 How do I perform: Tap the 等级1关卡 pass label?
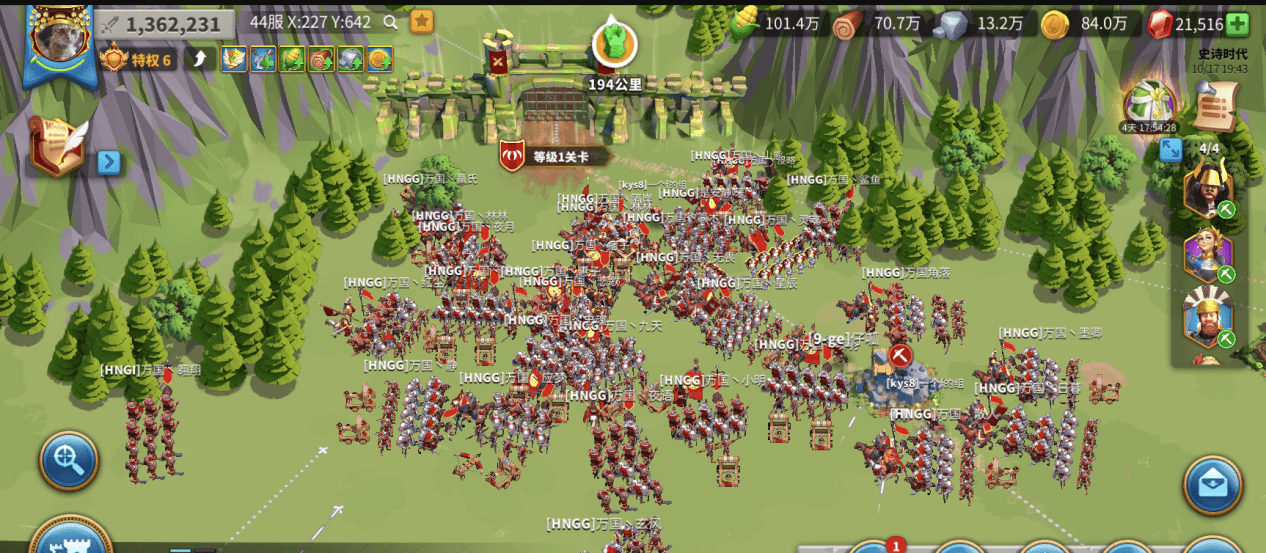point(555,156)
